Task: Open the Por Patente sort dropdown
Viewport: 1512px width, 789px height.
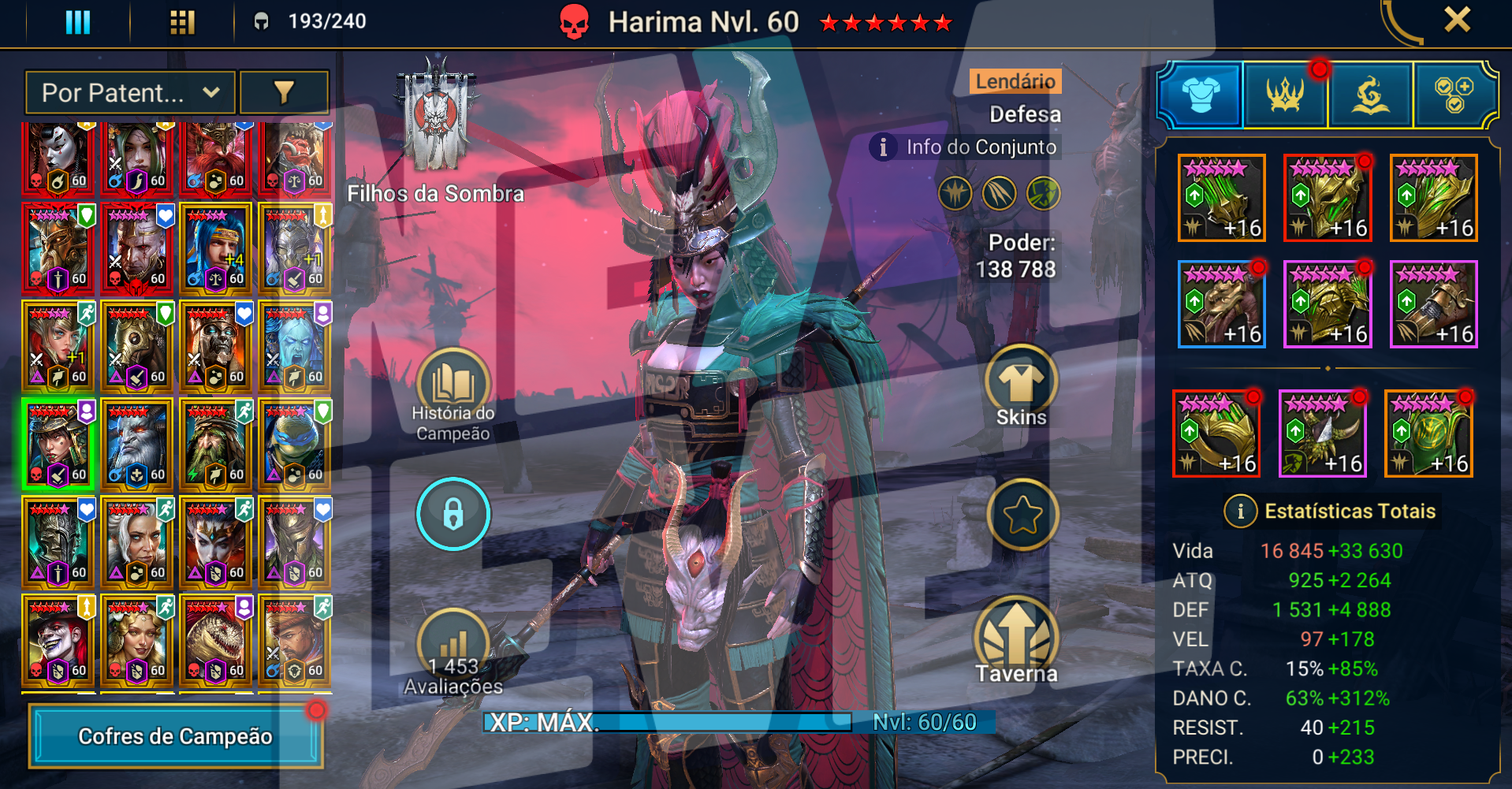Action: (130, 93)
